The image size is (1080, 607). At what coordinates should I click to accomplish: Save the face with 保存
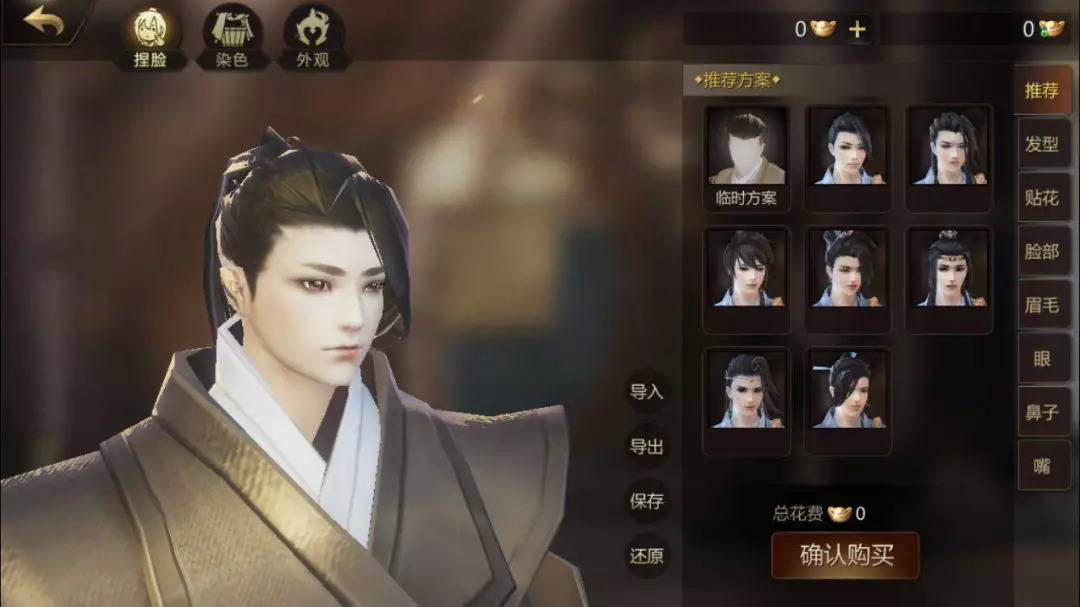[647, 502]
